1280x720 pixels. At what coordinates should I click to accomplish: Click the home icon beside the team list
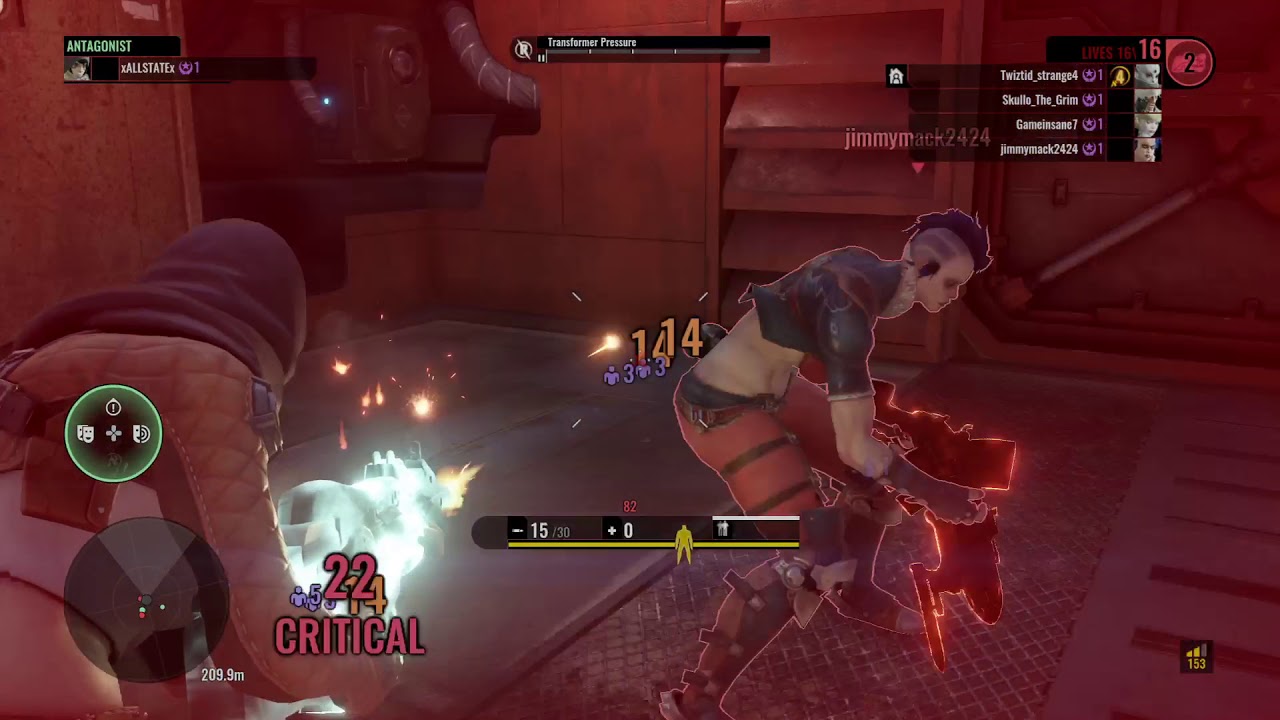[896, 76]
